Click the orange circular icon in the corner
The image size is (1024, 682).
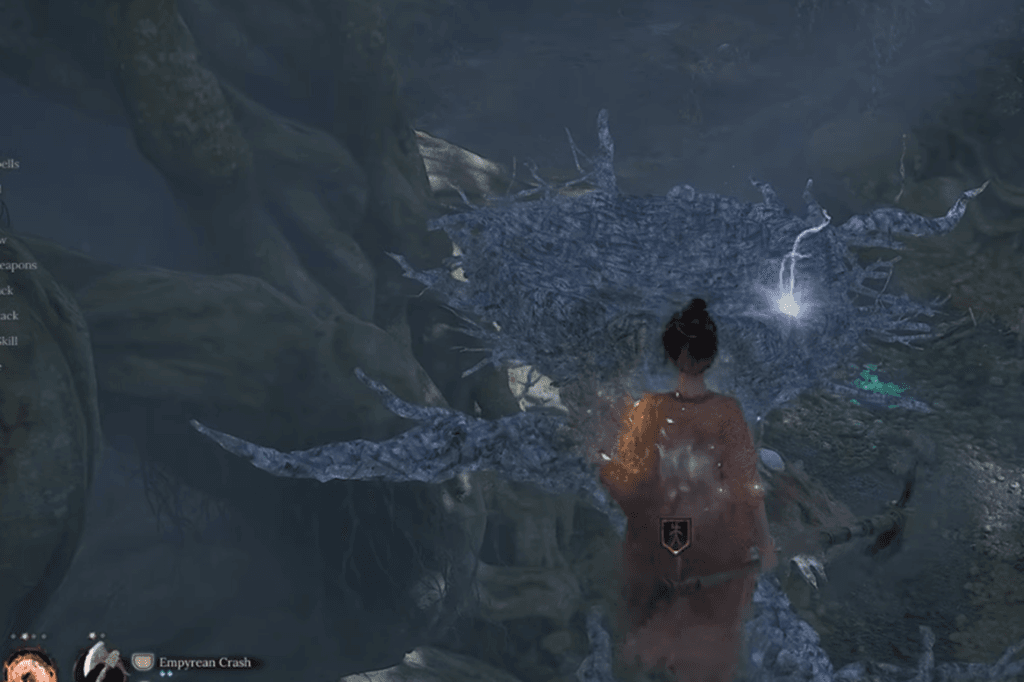point(27,667)
